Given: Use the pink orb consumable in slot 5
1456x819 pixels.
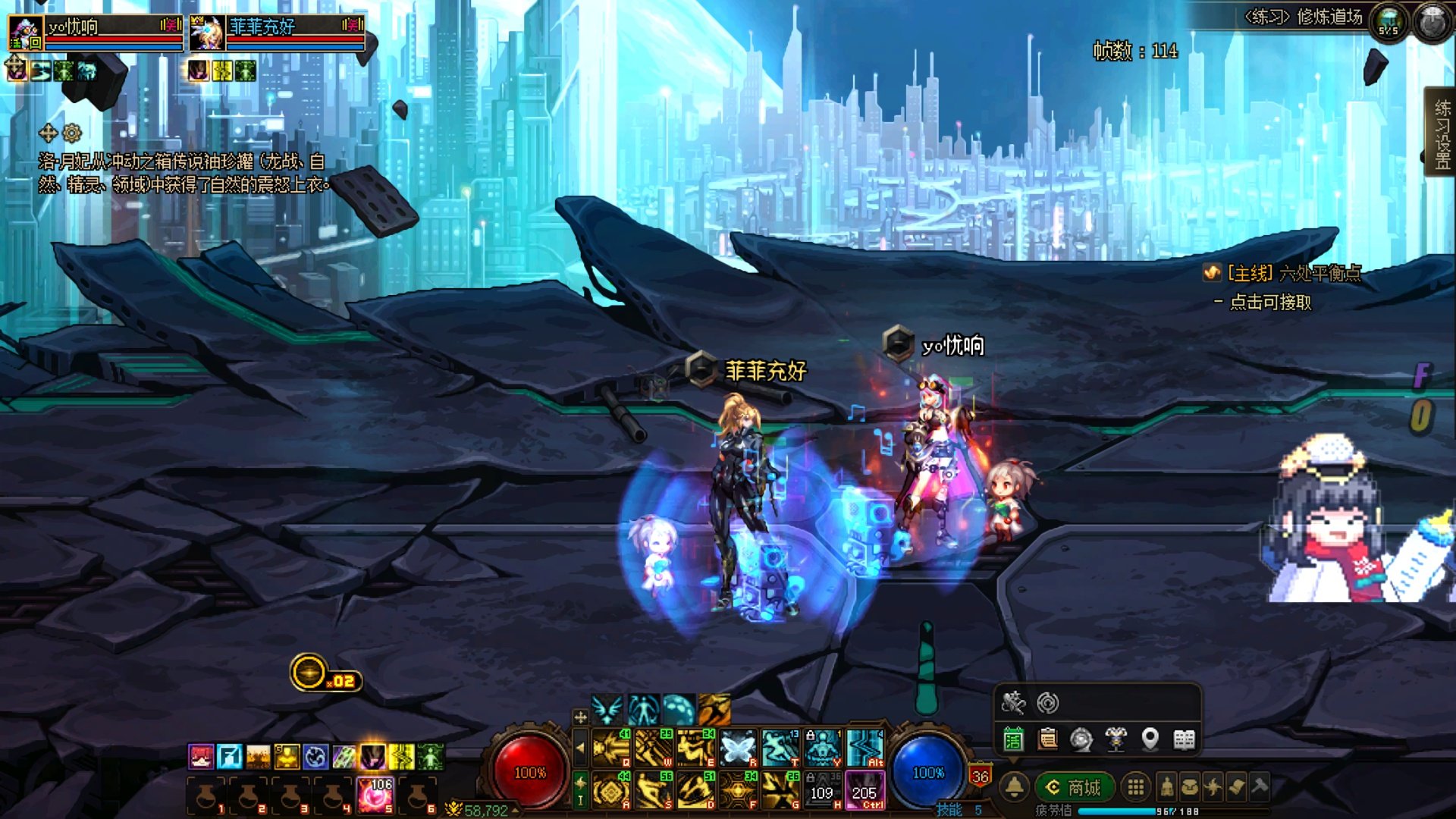Looking at the screenshot, I should [x=375, y=795].
